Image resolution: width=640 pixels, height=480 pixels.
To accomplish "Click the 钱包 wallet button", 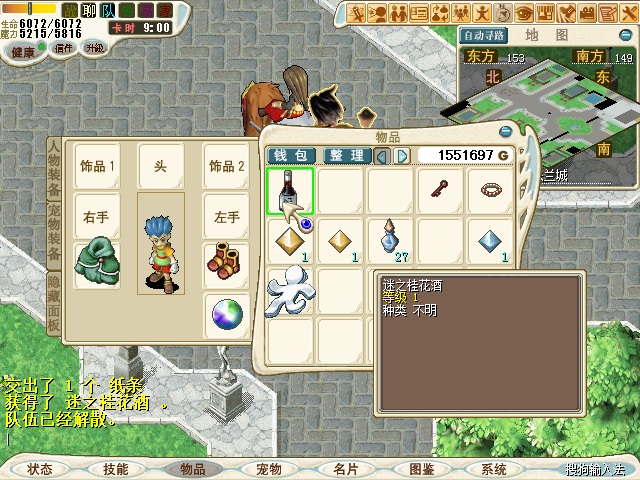I will coord(291,156).
